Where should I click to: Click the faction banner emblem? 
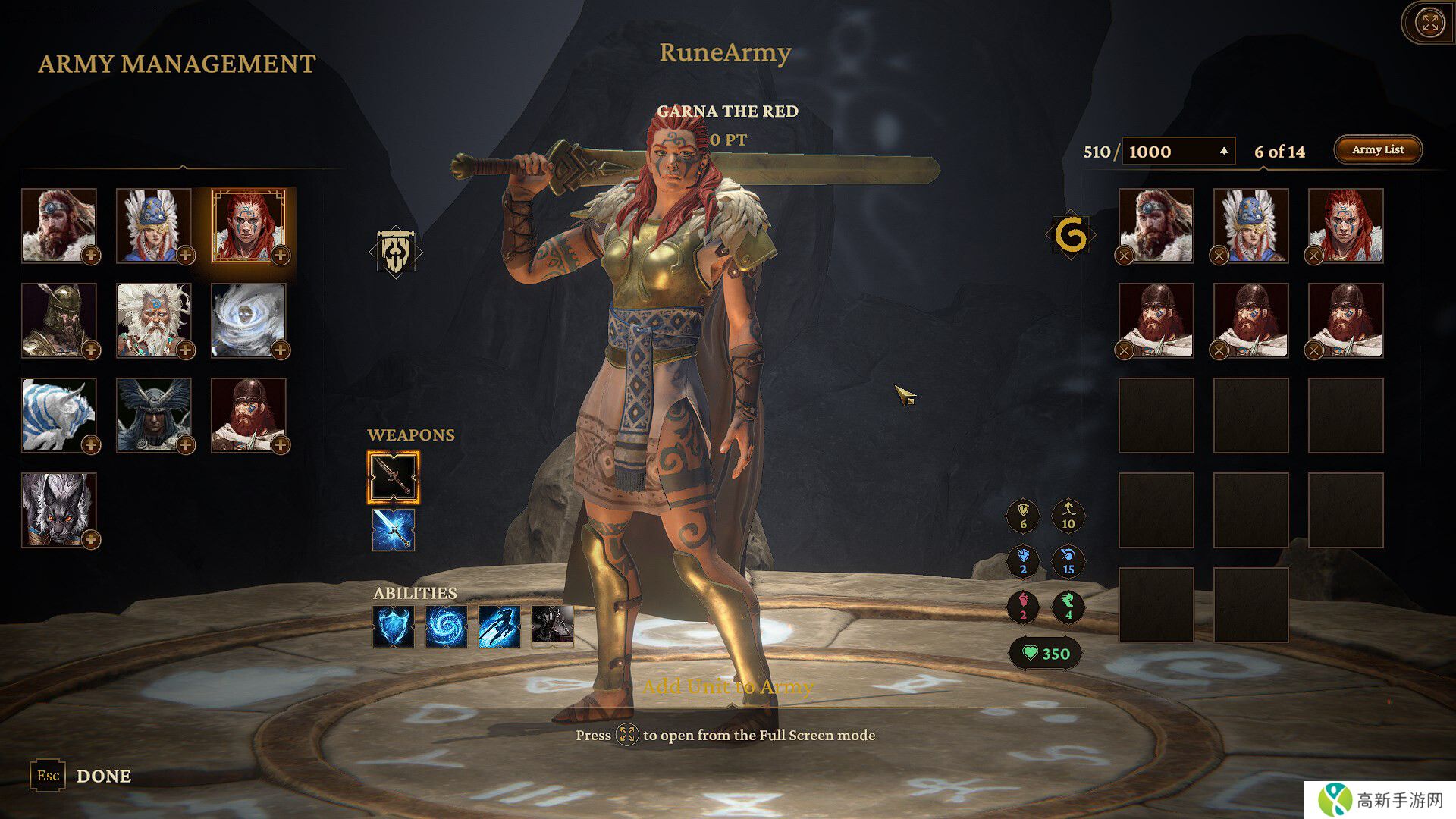coord(396,252)
